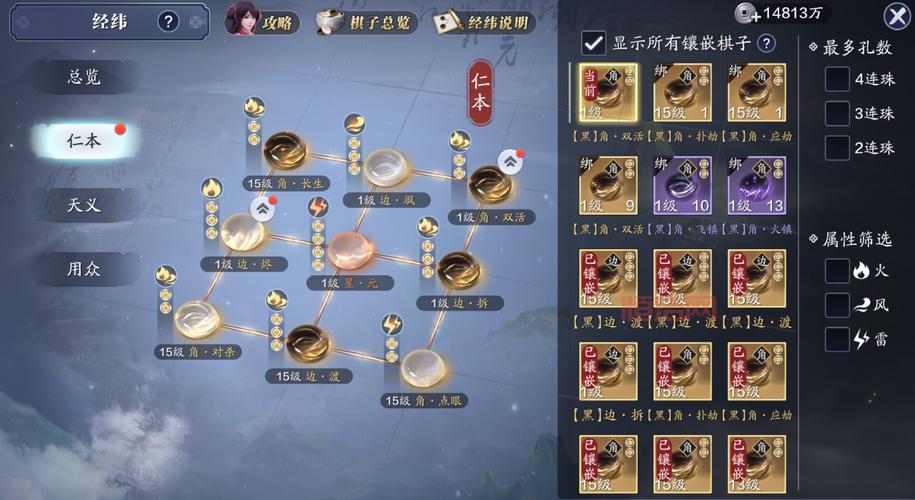Viewport: 915px width, 500px height.
Task: Select the 仁本 tab
Action: pos(84,140)
